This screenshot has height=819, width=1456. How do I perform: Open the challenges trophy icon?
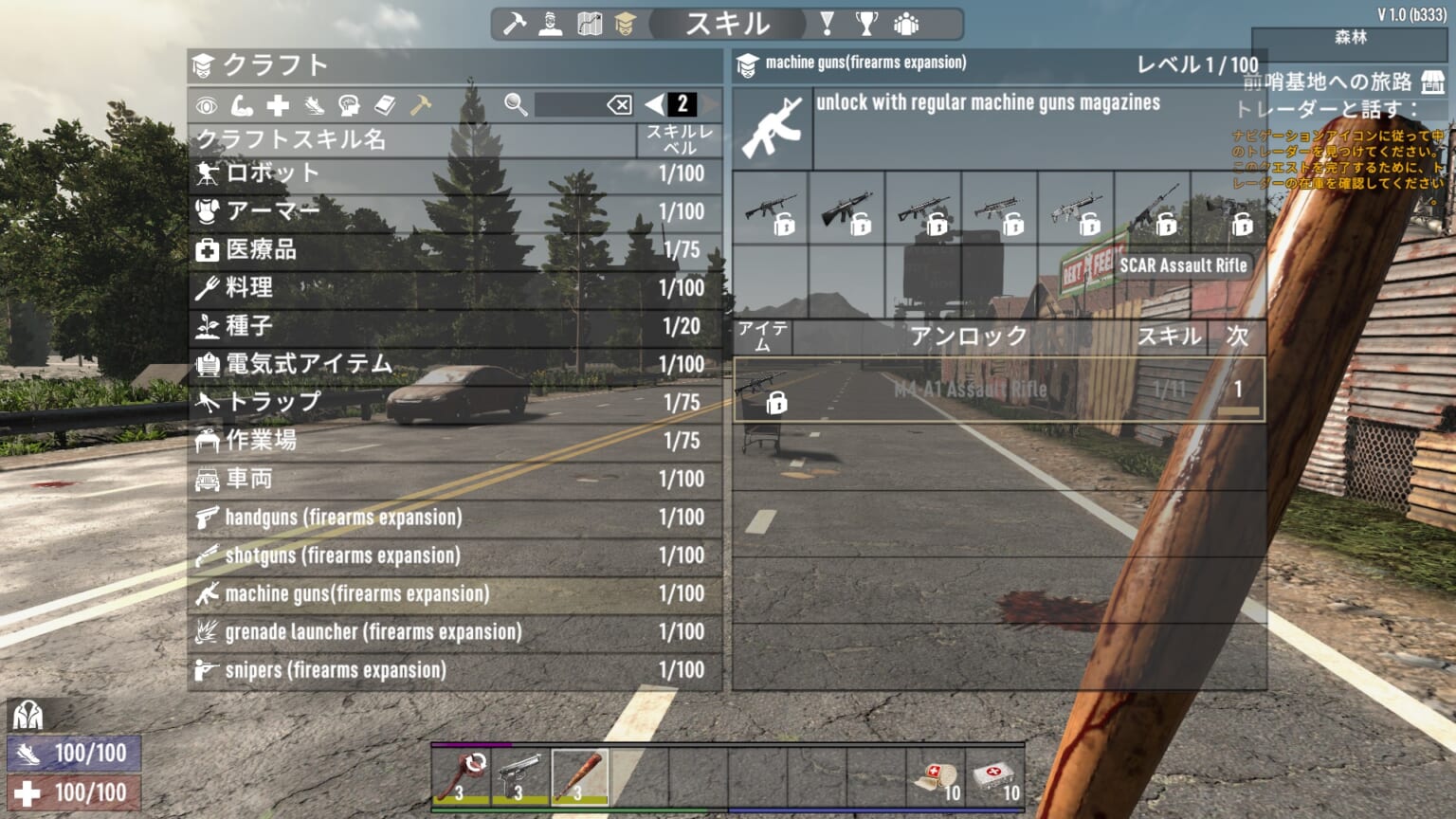tap(865, 22)
